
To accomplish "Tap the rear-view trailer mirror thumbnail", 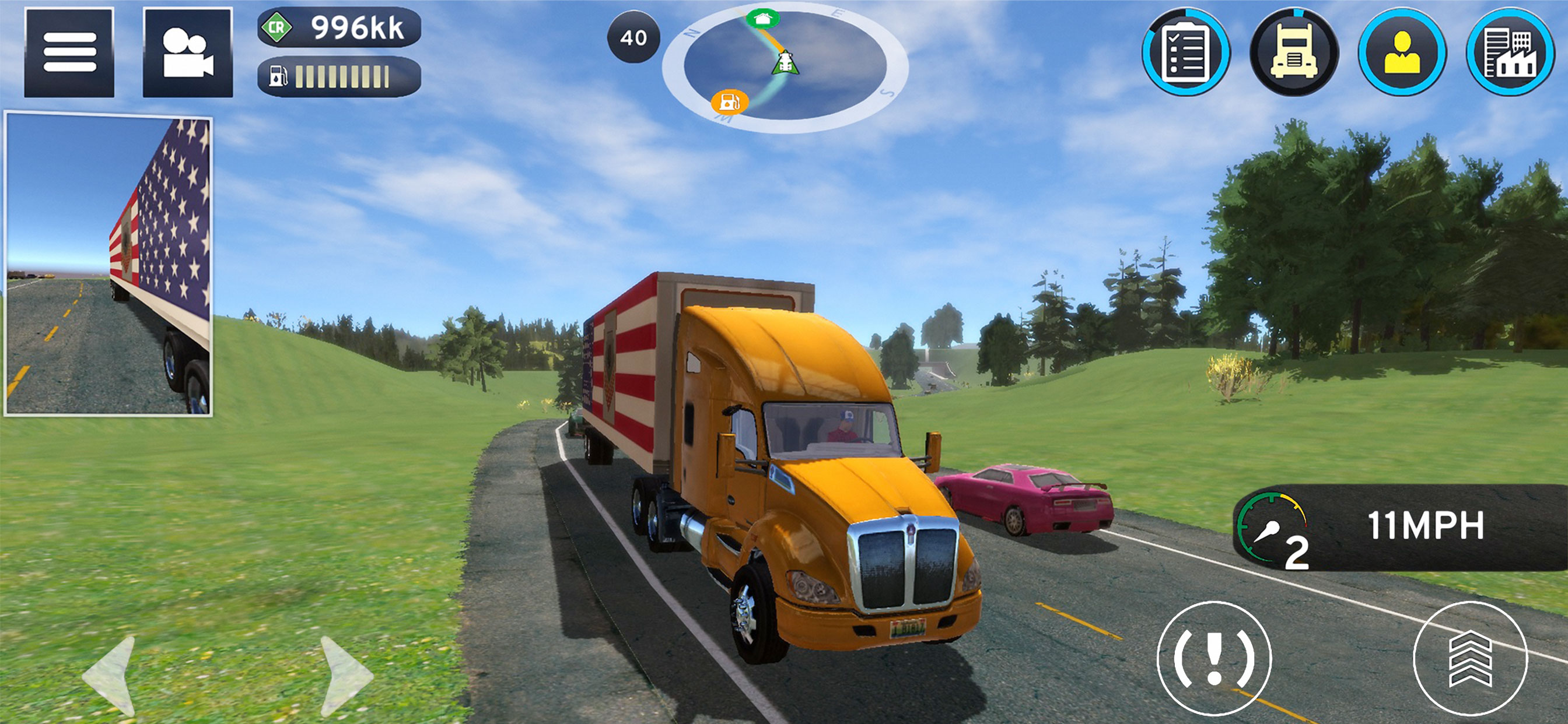I will pyautogui.click(x=108, y=264).
